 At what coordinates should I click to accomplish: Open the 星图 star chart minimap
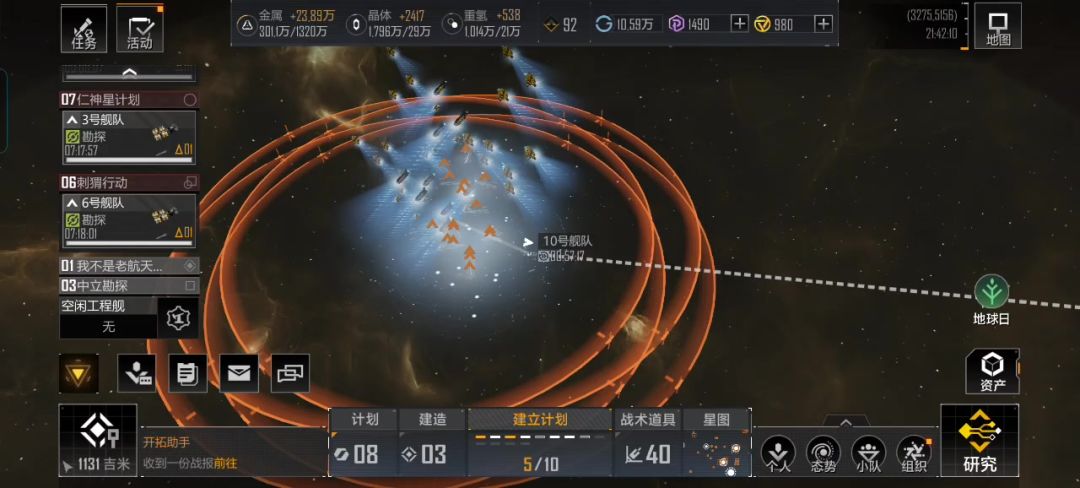coord(717,443)
